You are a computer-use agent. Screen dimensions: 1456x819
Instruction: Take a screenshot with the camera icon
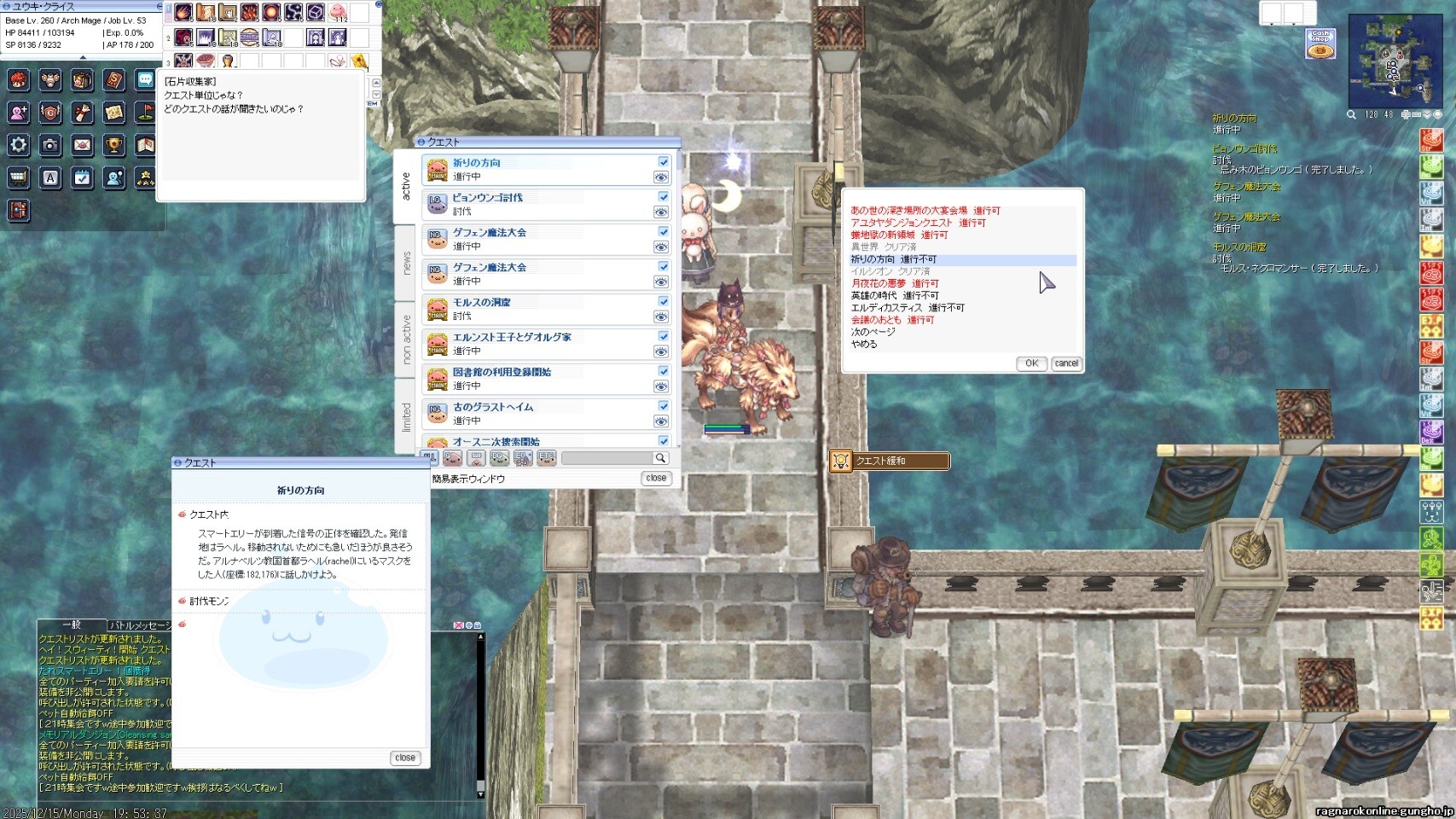coord(50,144)
